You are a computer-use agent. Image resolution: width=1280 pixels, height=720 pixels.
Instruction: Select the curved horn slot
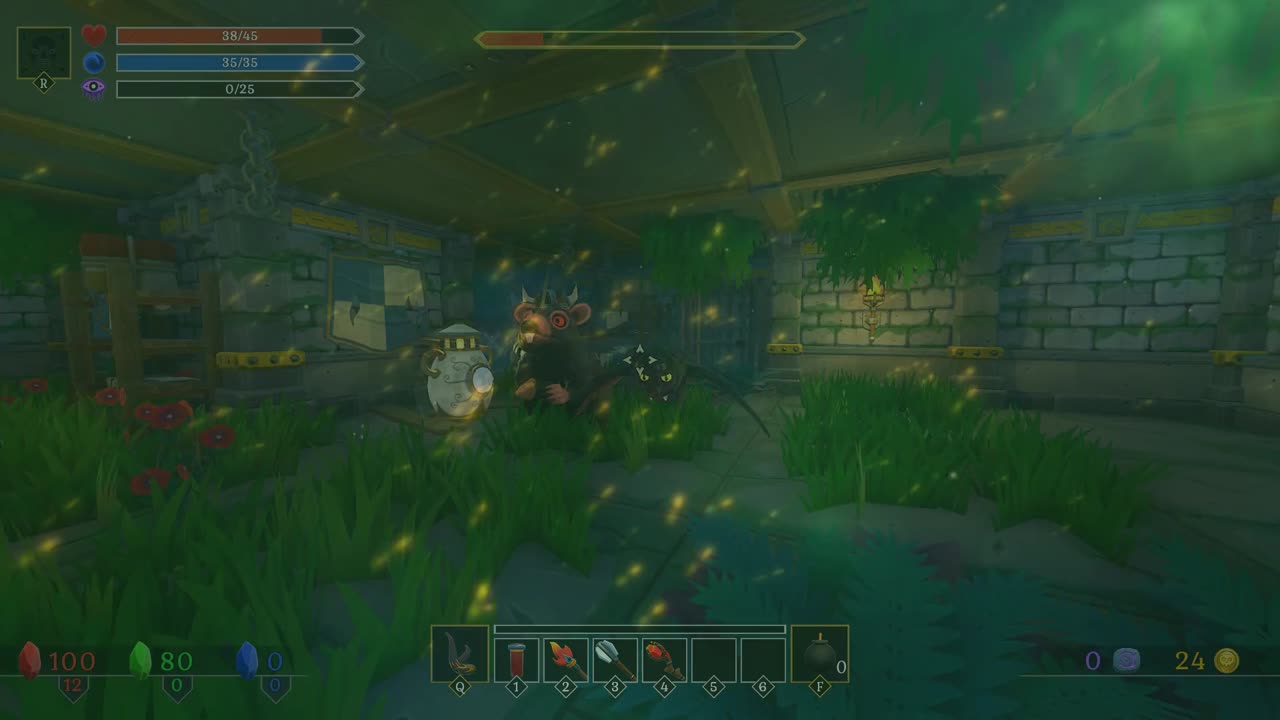[459, 654]
